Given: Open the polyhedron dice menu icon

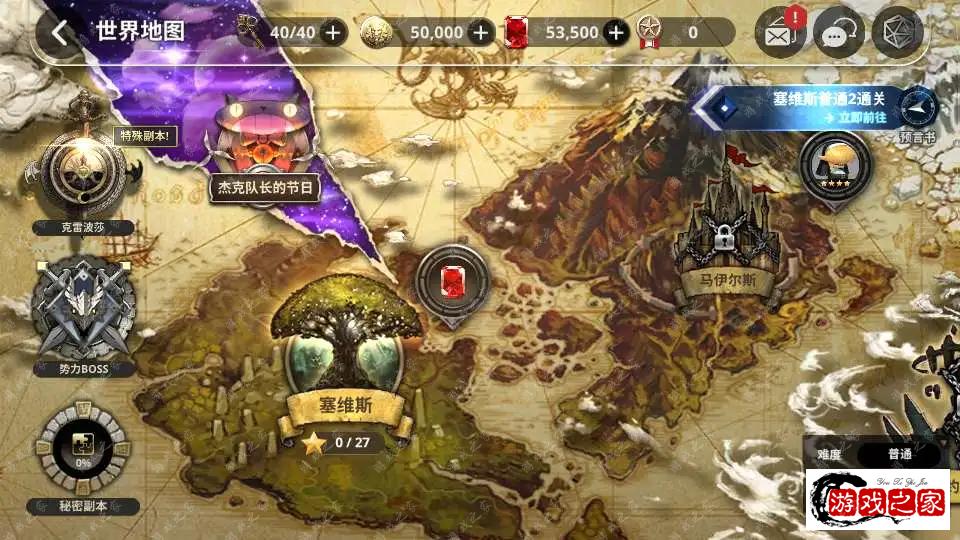Looking at the screenshot, I should pyautogui.click(x=896, y=33).
